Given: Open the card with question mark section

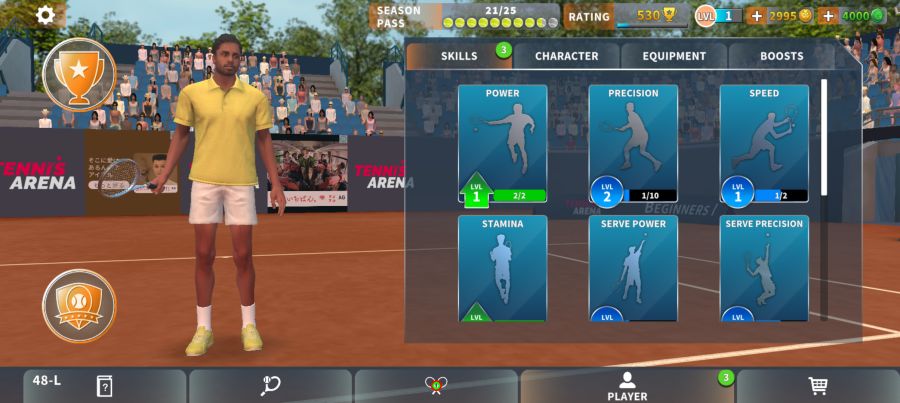Looking at the screenshot, I should click(103, 386).
